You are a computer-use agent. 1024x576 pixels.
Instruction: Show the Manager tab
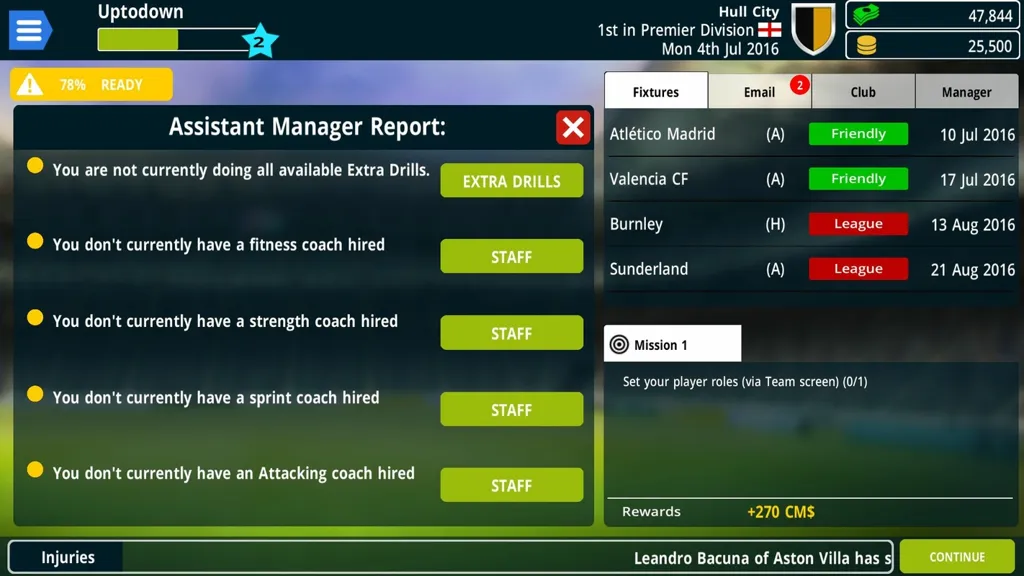(x=966, y=92)
